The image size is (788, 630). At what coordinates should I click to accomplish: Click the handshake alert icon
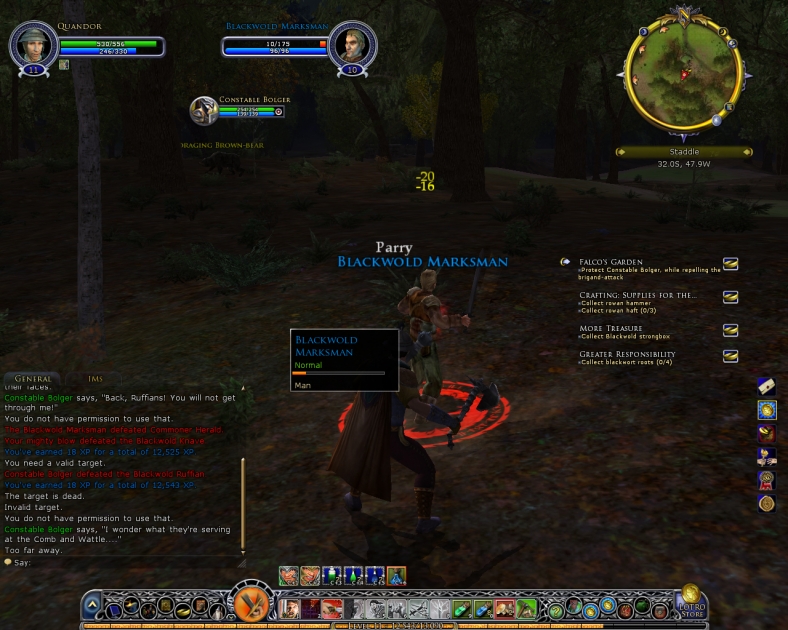pos(767,457)
